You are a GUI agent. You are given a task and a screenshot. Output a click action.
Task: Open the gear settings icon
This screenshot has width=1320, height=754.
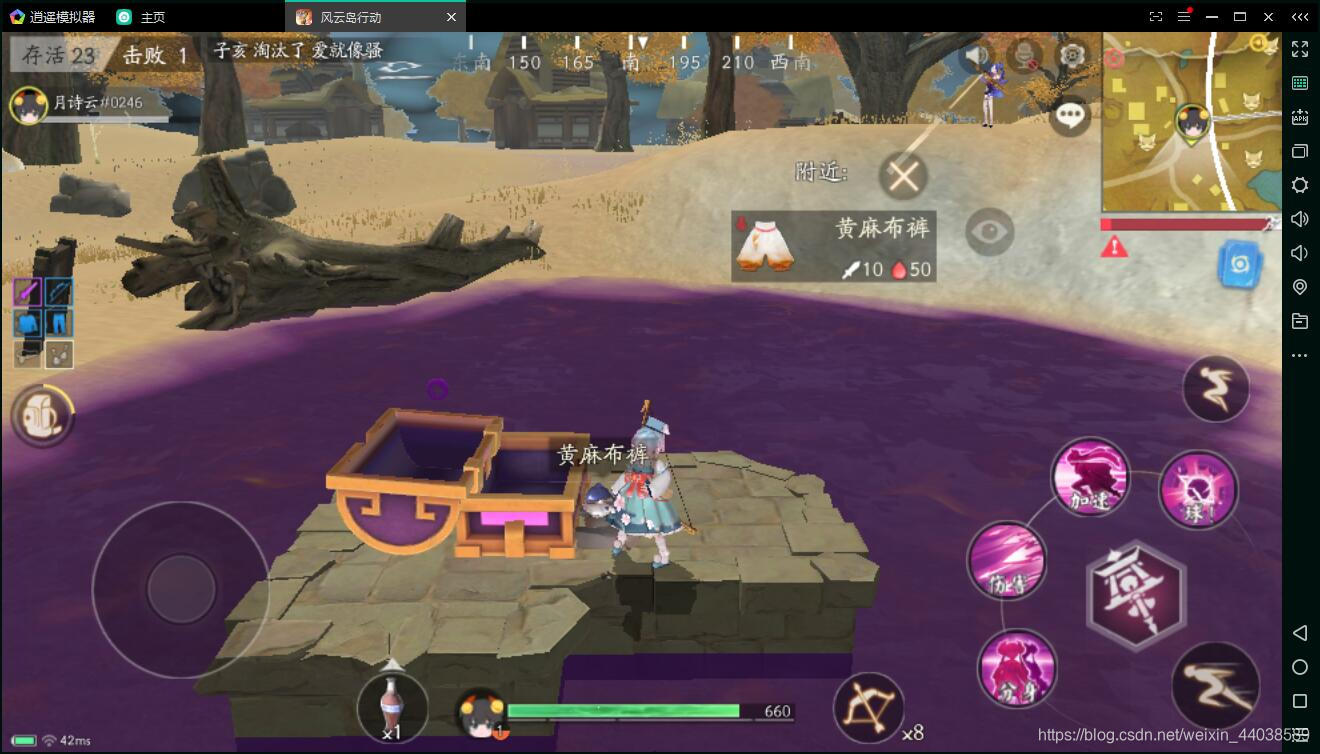click(1072, 54)
